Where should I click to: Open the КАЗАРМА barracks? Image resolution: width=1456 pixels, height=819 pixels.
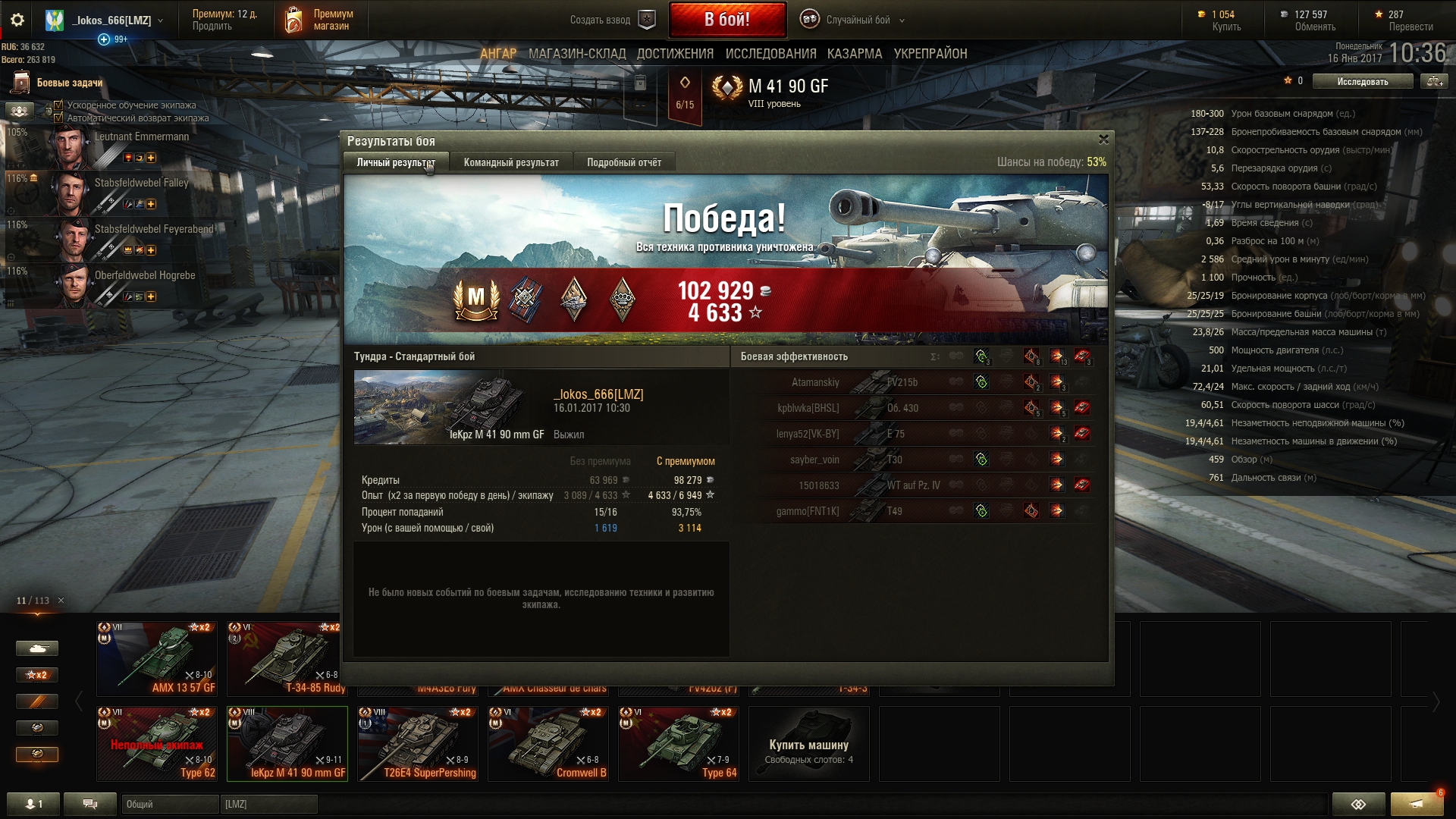(x=855, y=54)
